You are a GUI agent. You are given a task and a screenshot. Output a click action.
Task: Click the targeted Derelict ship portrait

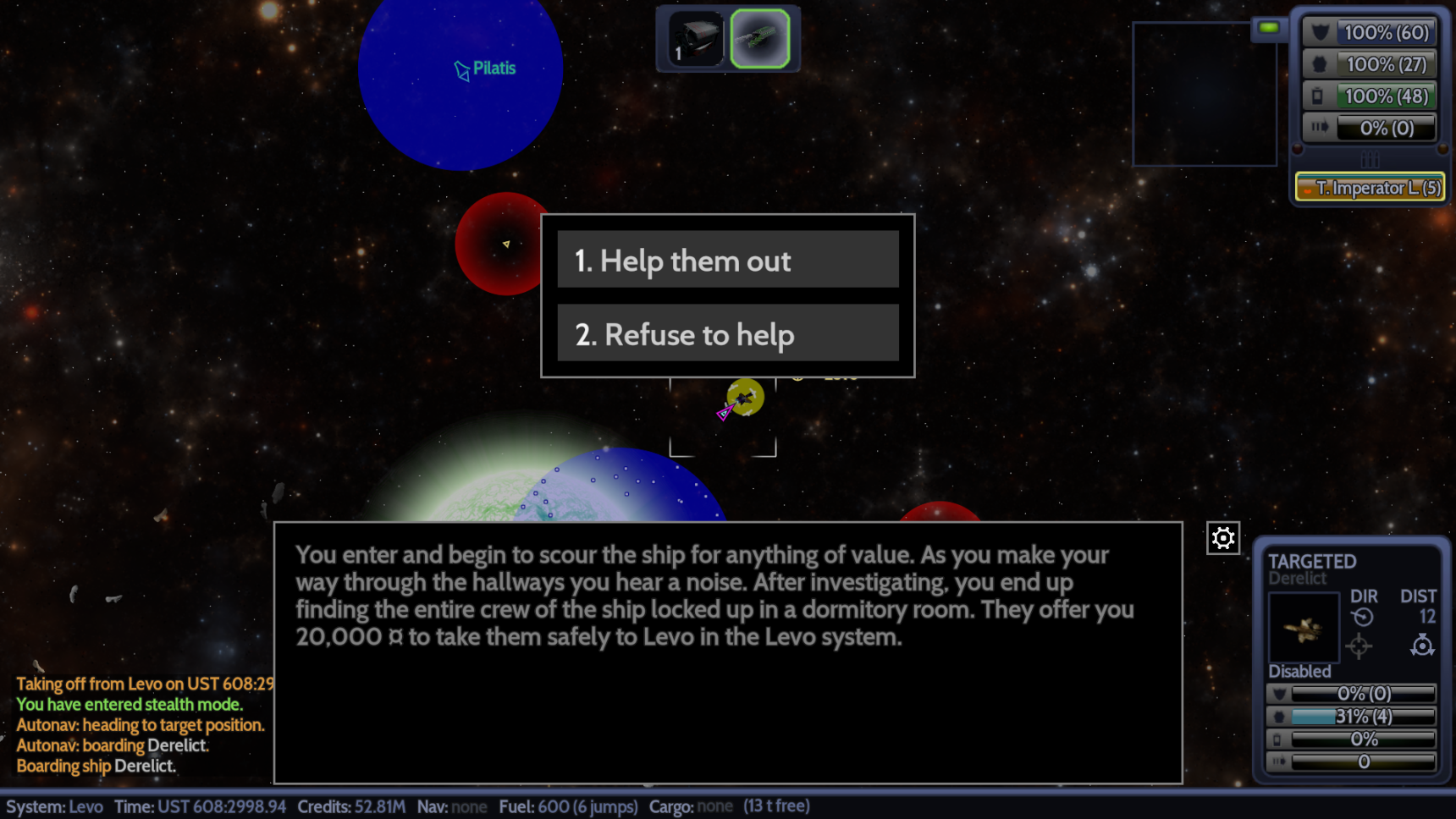point(1303,628)
